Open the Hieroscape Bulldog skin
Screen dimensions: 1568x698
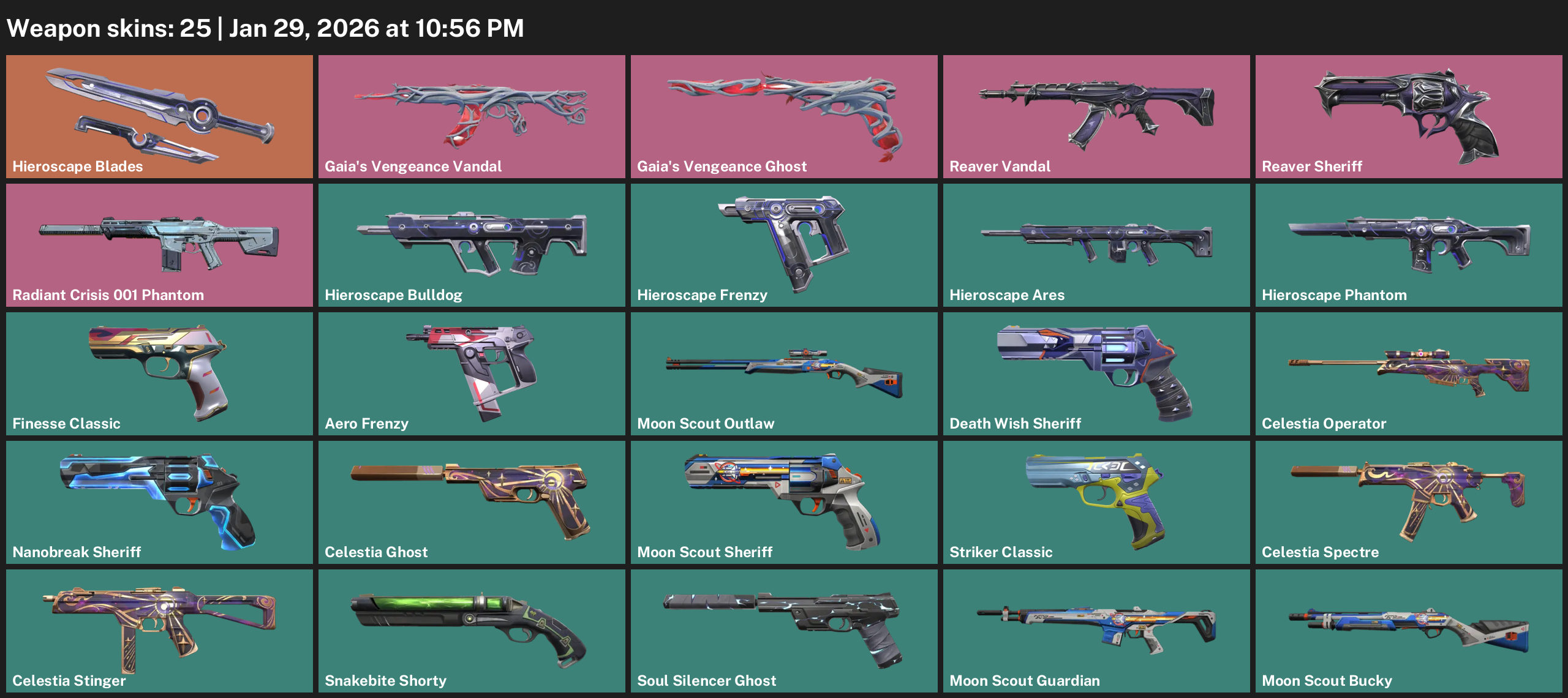(472, 245)
